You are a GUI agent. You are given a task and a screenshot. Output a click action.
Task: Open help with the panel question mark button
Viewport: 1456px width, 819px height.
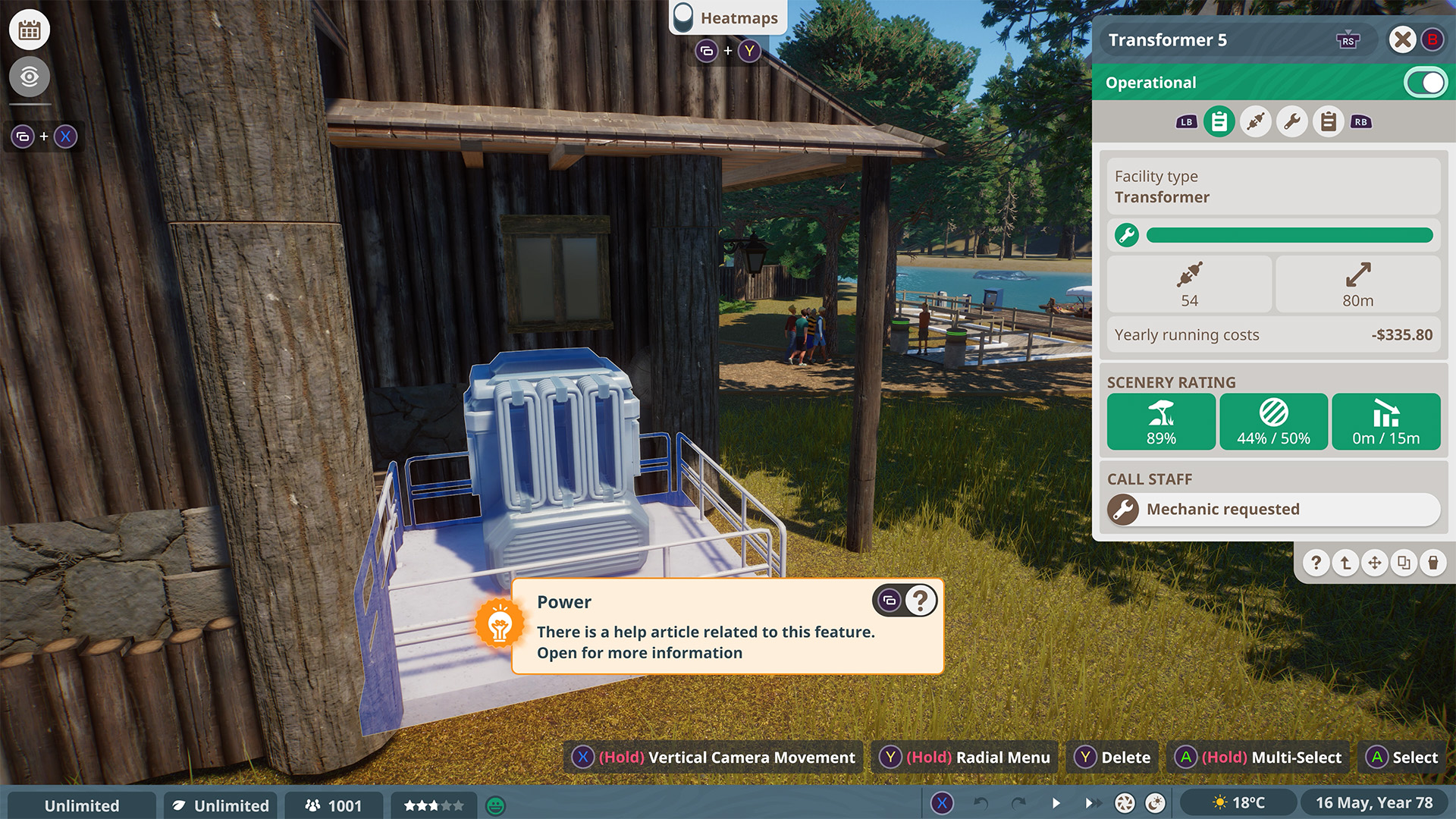1316,563
